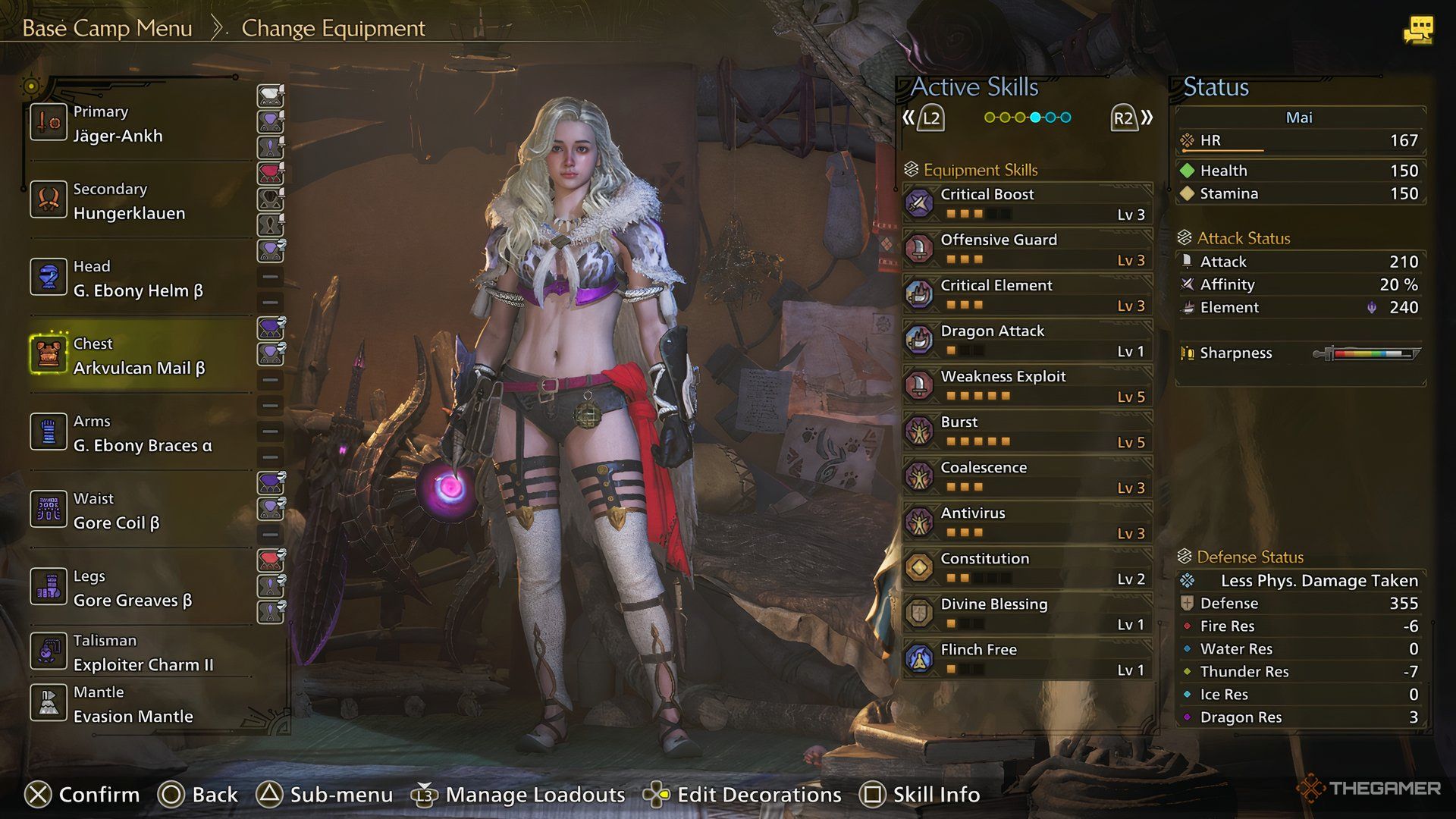This screenshot has width=1456, height=819.
Task: Select the Constitution skill row
Action: pyautogui.click(x=1028, y=567)
